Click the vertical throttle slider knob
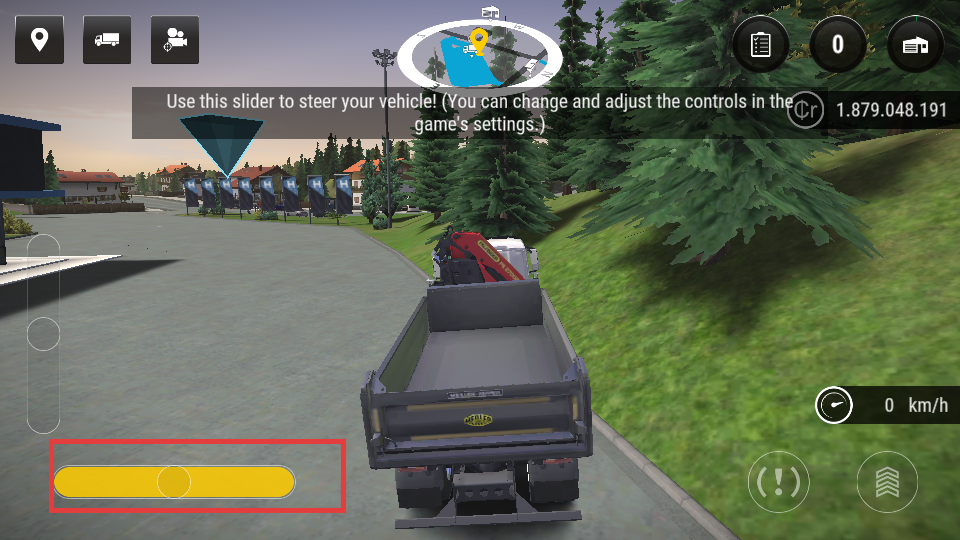 (43, 334)
